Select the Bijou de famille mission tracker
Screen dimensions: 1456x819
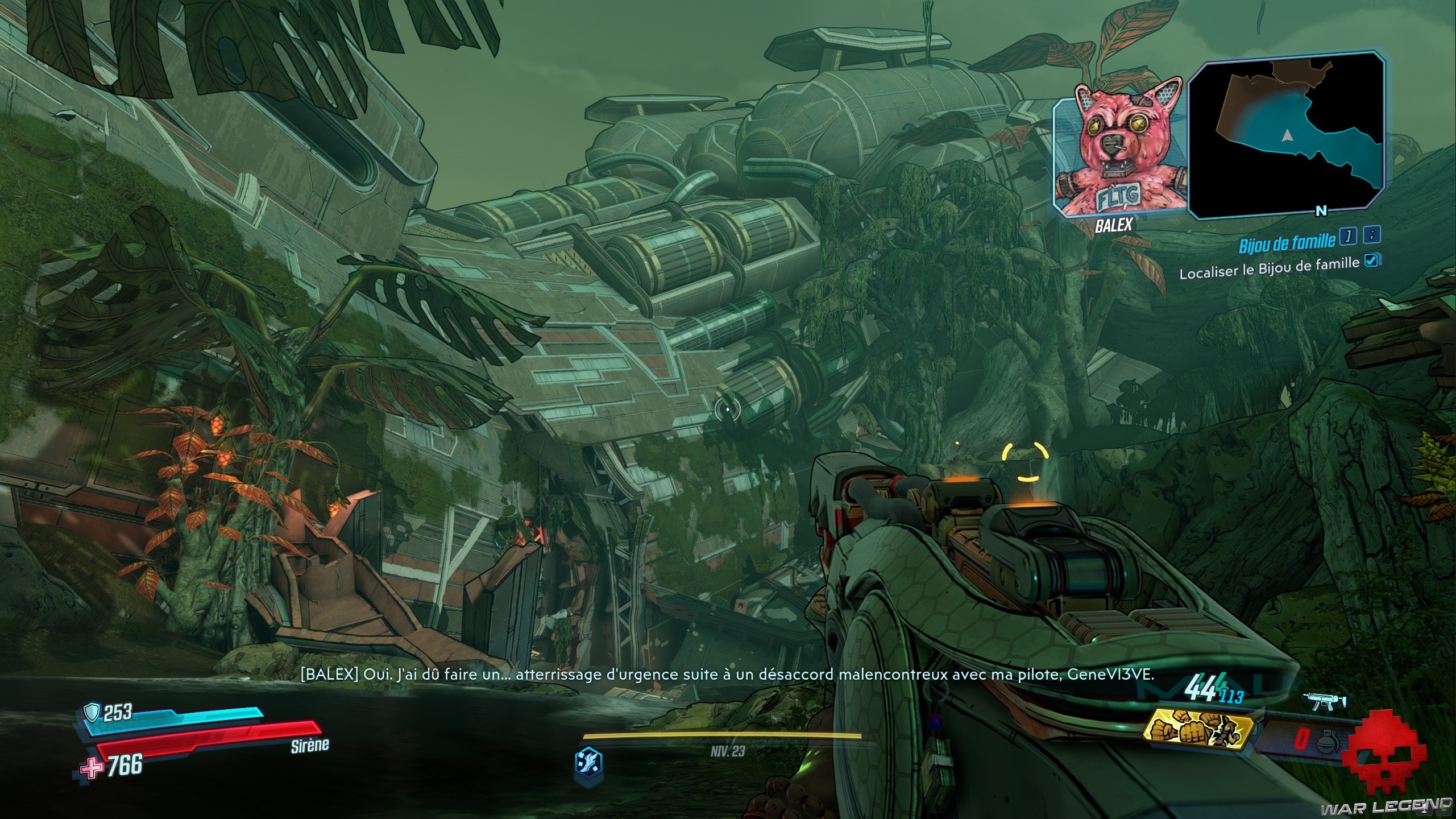point(1286,242)
